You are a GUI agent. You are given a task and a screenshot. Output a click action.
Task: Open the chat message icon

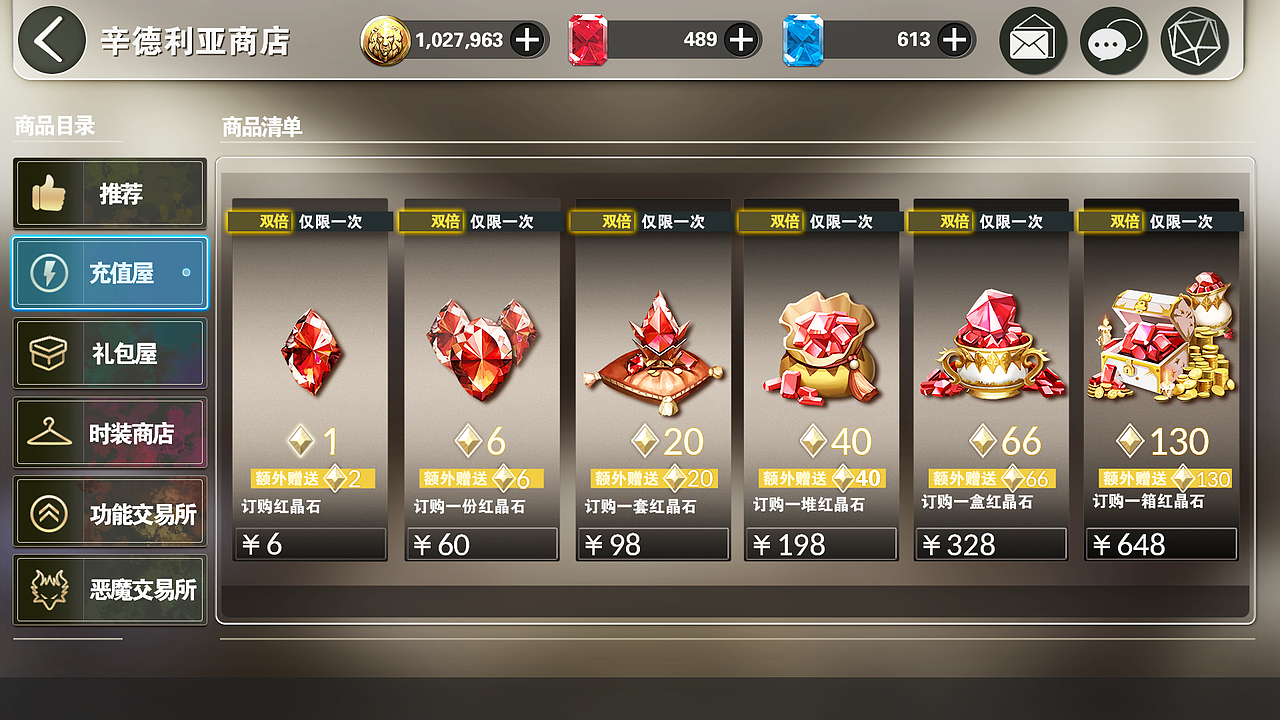tap(1113, 40)
